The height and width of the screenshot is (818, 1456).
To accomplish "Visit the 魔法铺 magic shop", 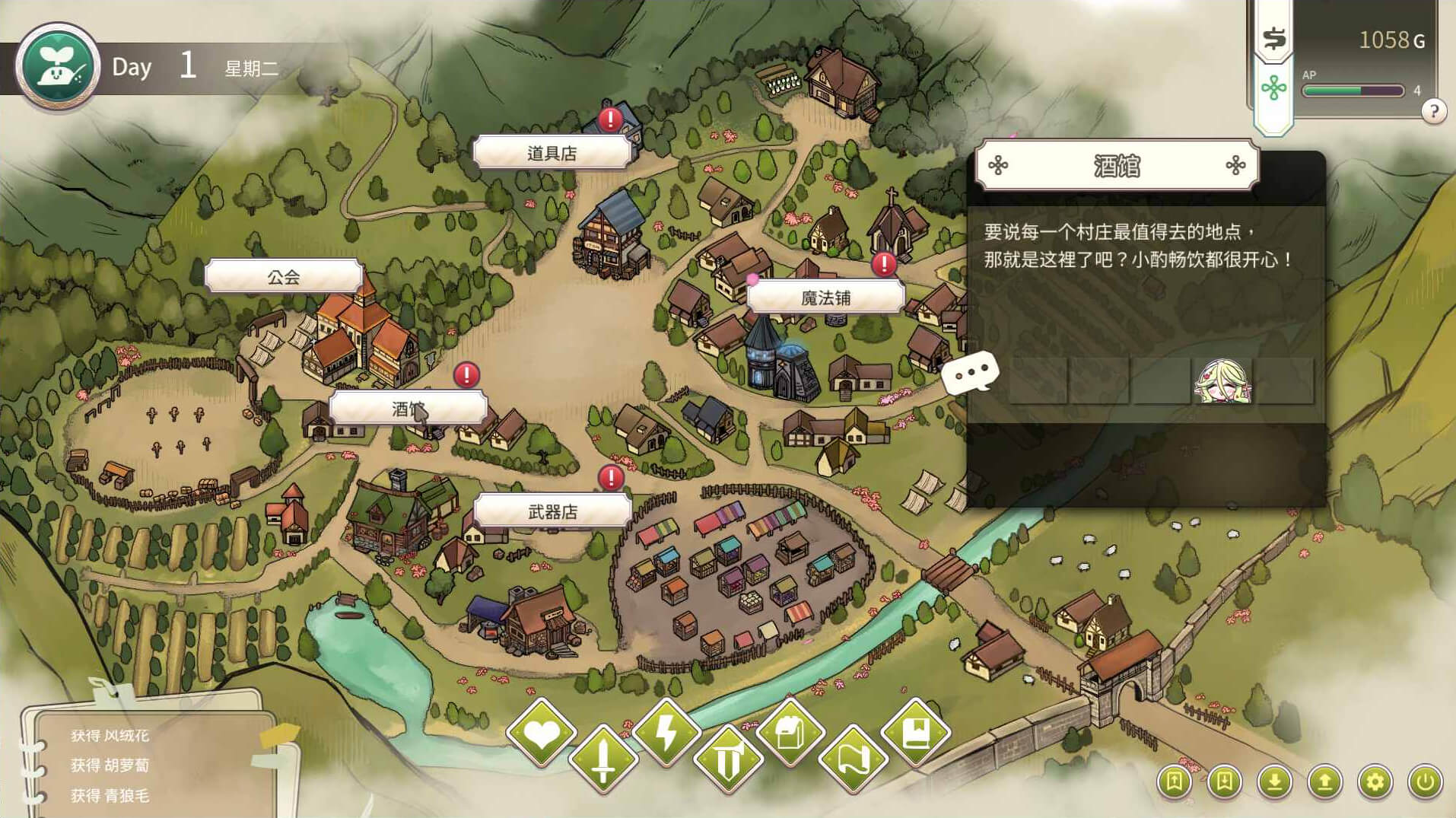I will (x=825, y=298).
